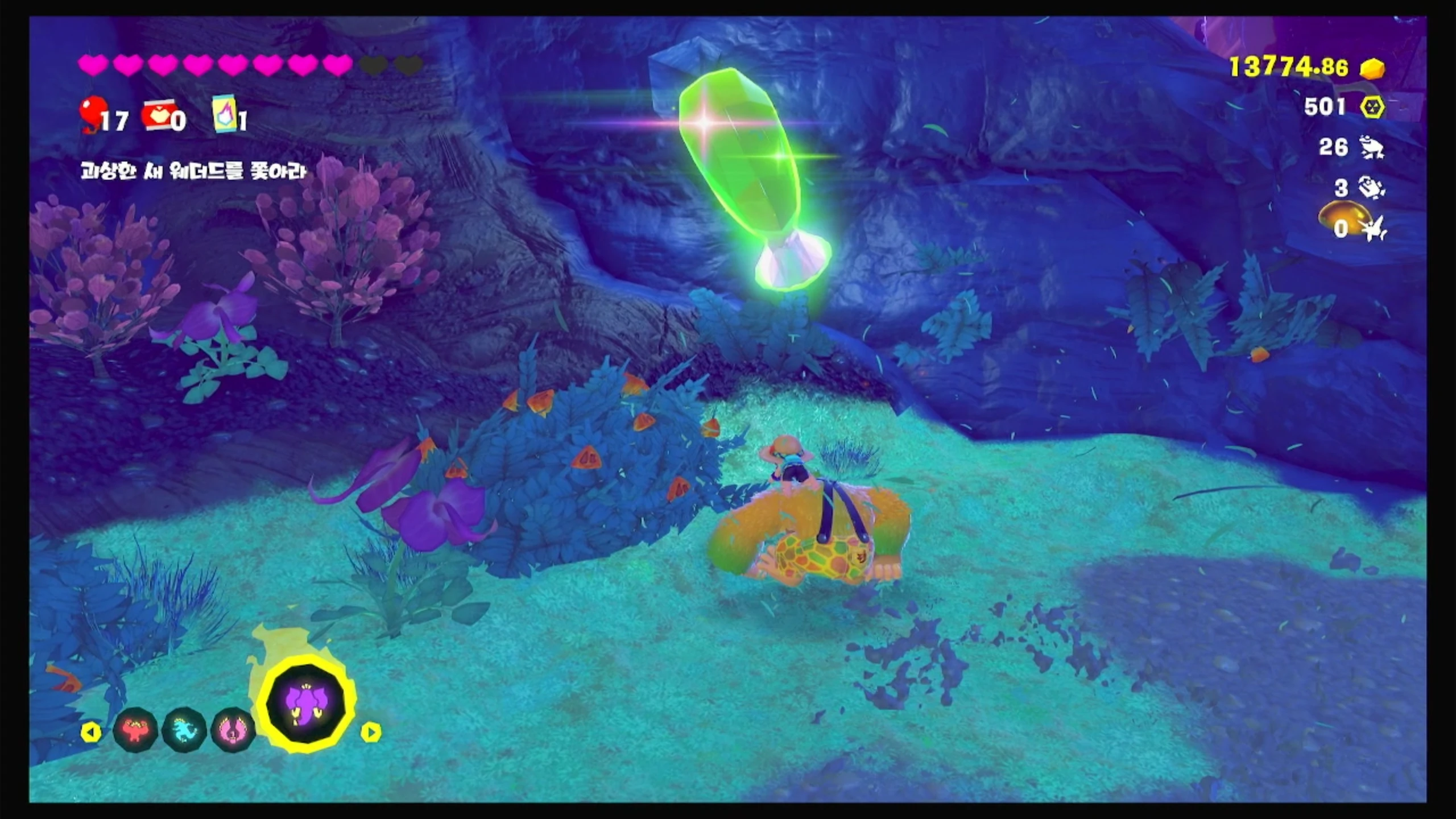Click the right yellow arrow beside the Bananza icons
This screenshot has width=1456, height=819.
(x=370, y=732)
